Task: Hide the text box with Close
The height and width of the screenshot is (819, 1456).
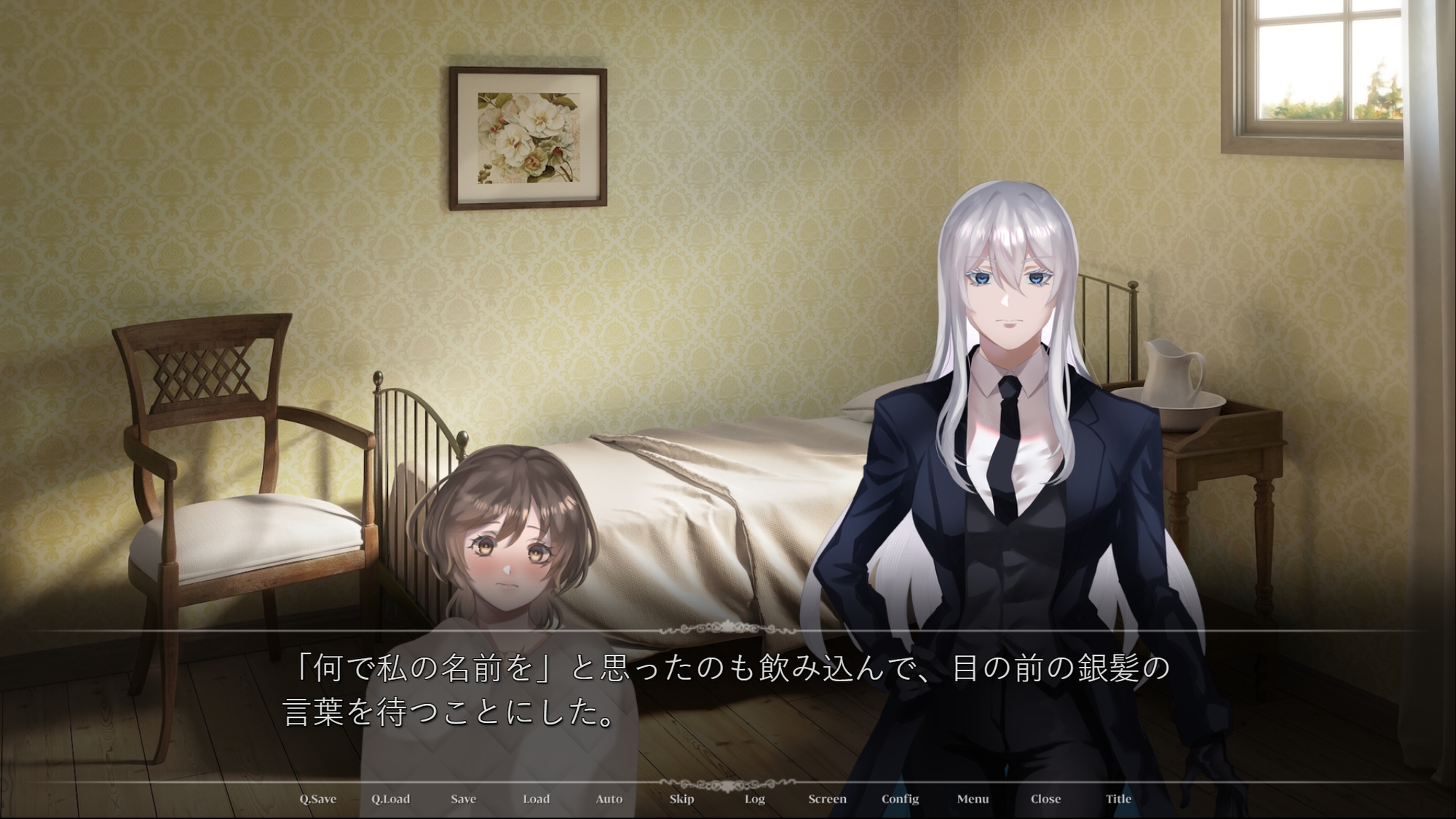Action: (x=1045, y=799)
